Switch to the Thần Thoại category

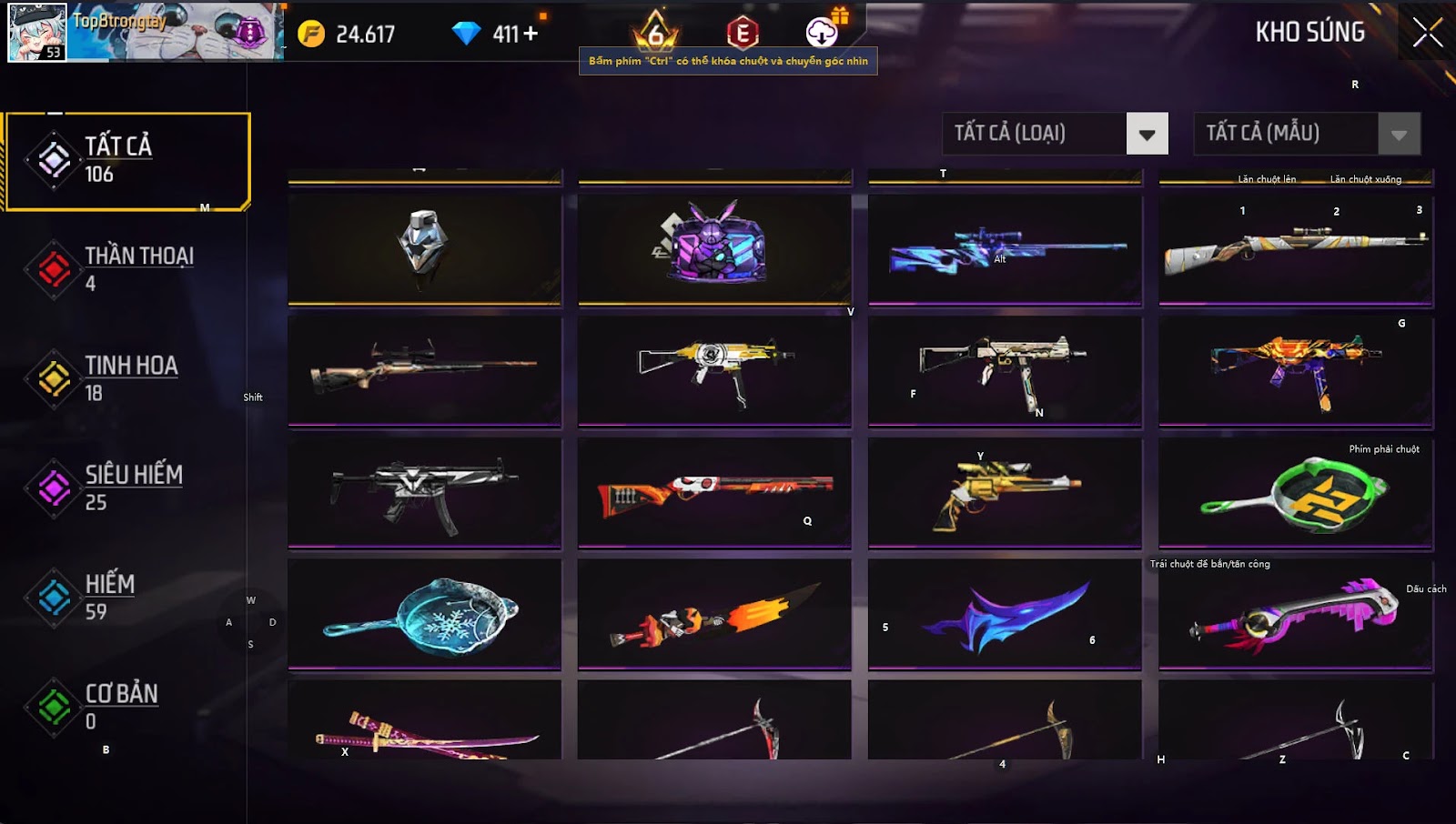tap(127, 269)
